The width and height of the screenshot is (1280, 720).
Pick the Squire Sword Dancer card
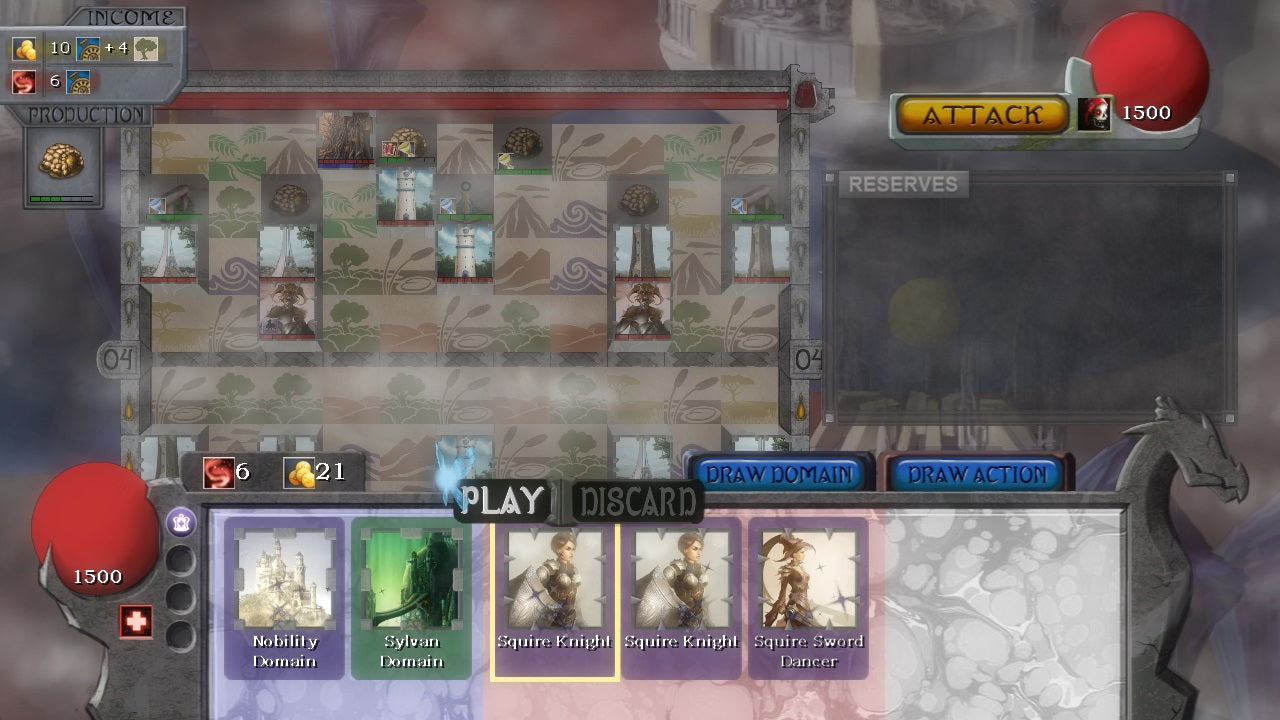pyautogui.click(x=808, y=598)
